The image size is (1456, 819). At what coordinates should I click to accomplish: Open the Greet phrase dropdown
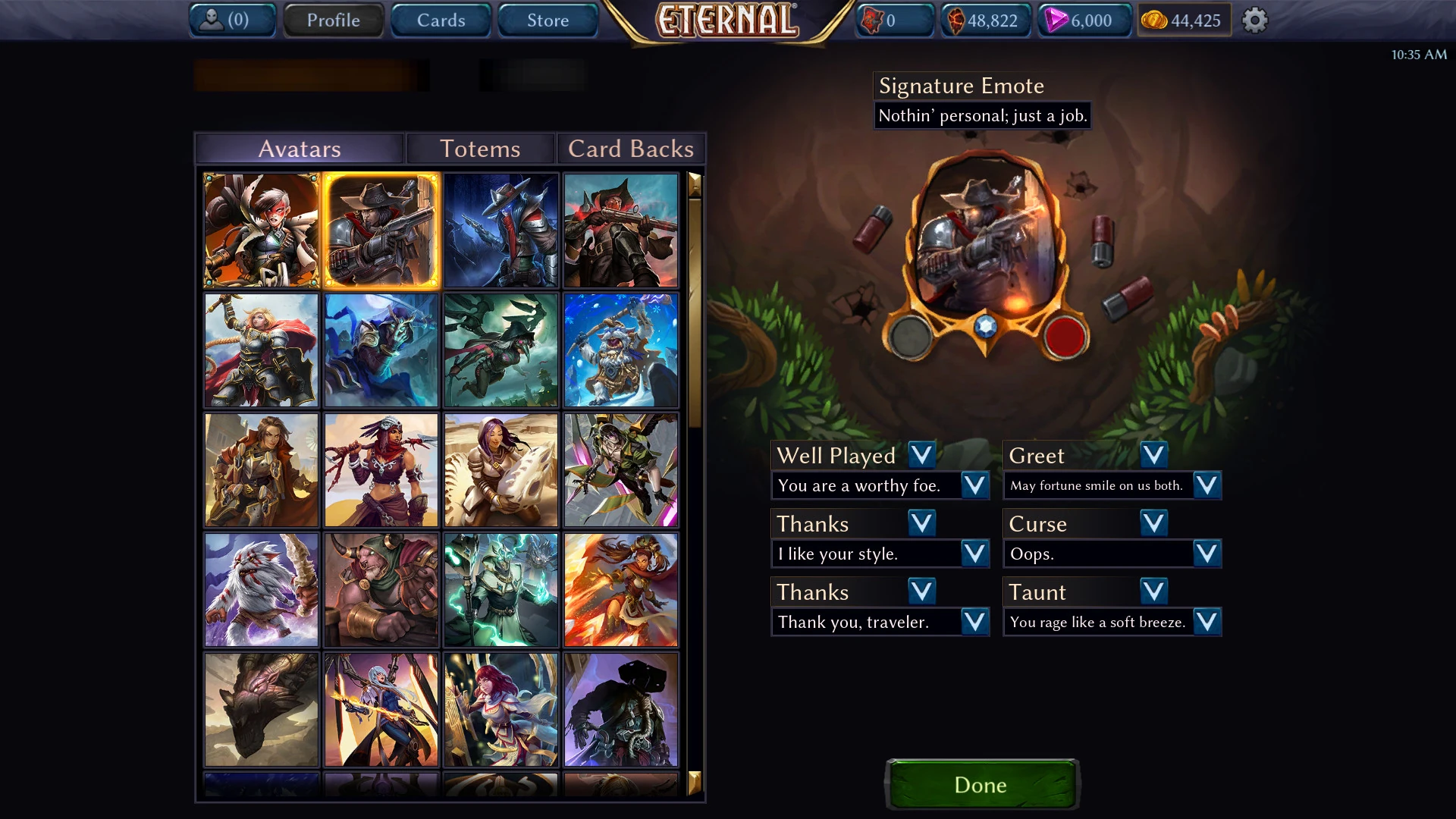pos(1208,485)
